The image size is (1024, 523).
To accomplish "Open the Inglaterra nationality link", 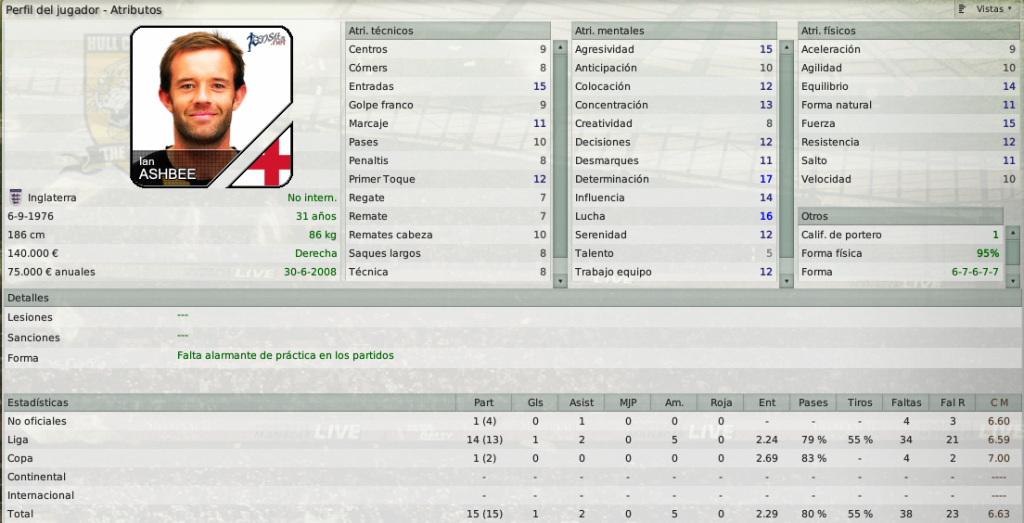I will pos(55,198).
